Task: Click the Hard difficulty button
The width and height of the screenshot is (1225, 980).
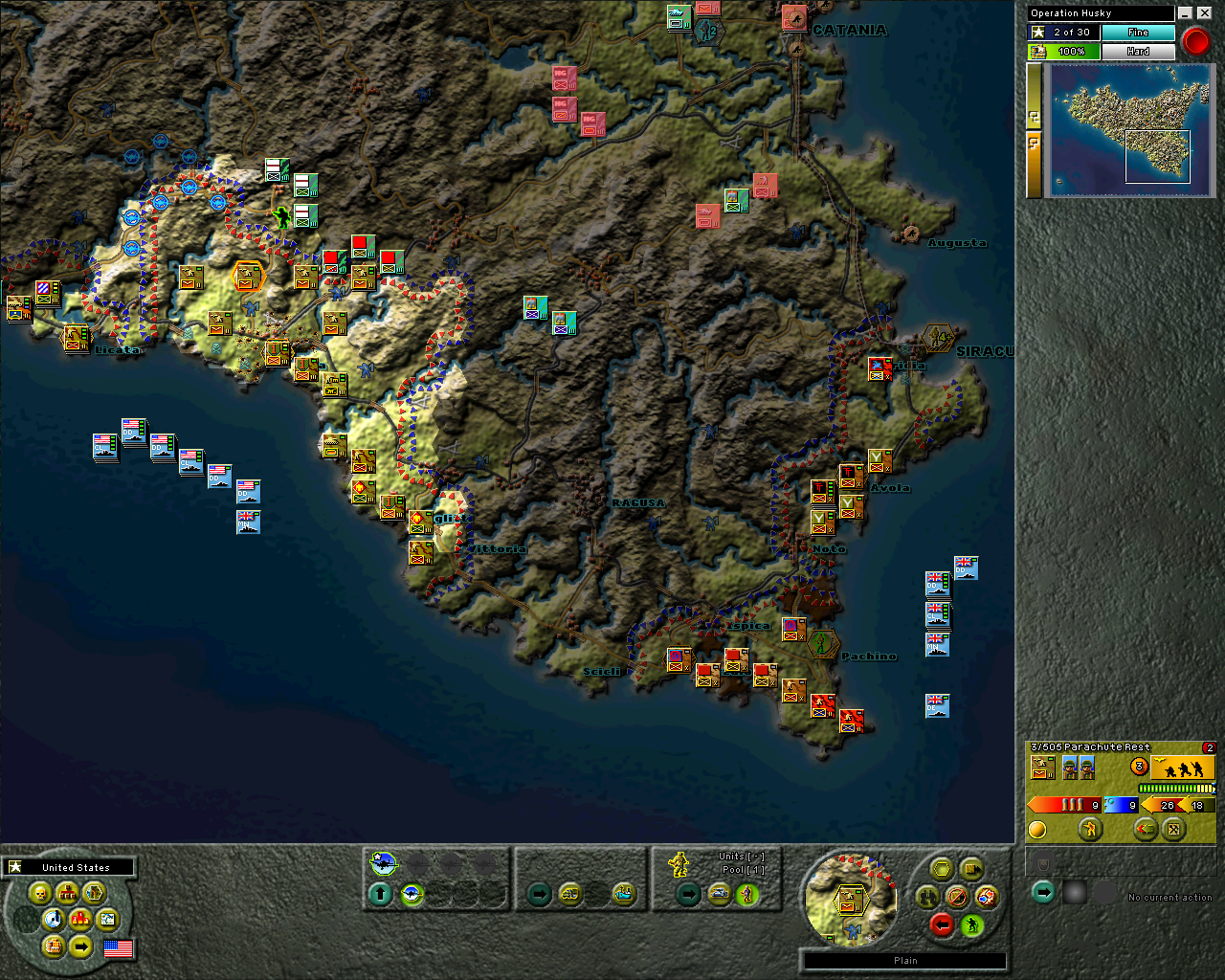Action: point(1139,51)
